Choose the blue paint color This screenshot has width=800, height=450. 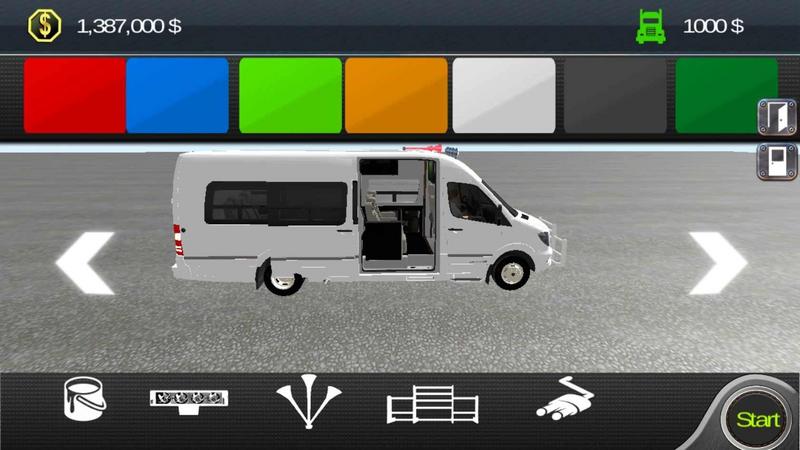pyautogui.click(x=178, y=95)
